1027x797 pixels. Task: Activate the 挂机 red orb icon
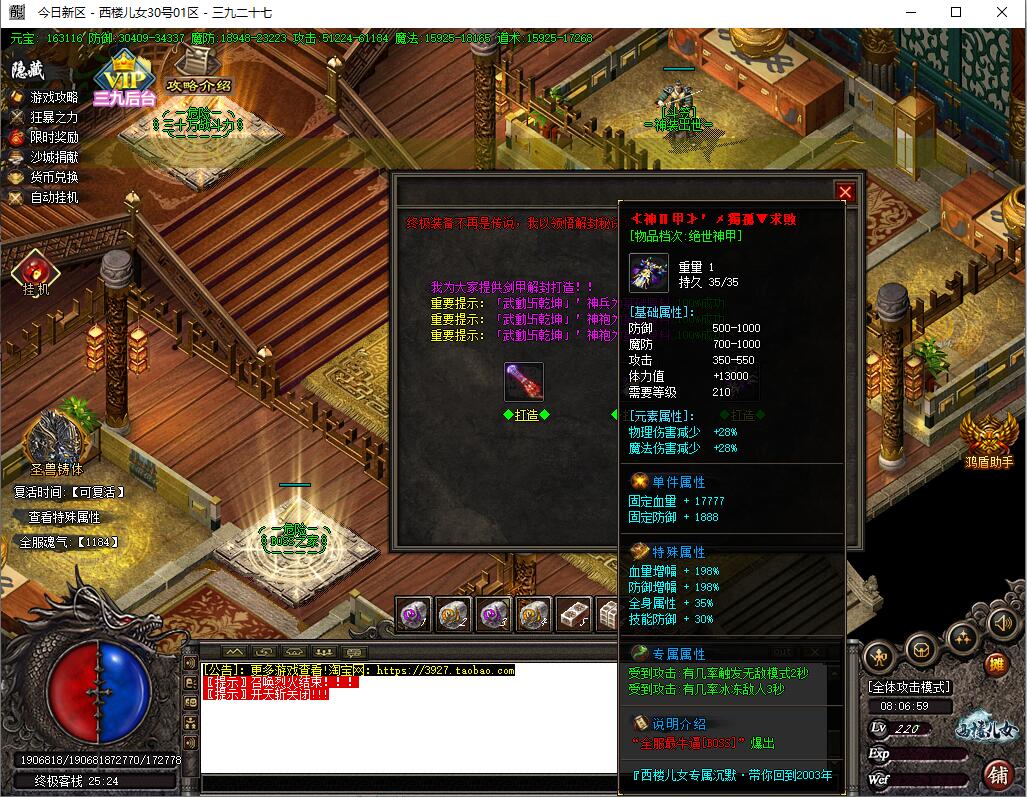[36, 271]
